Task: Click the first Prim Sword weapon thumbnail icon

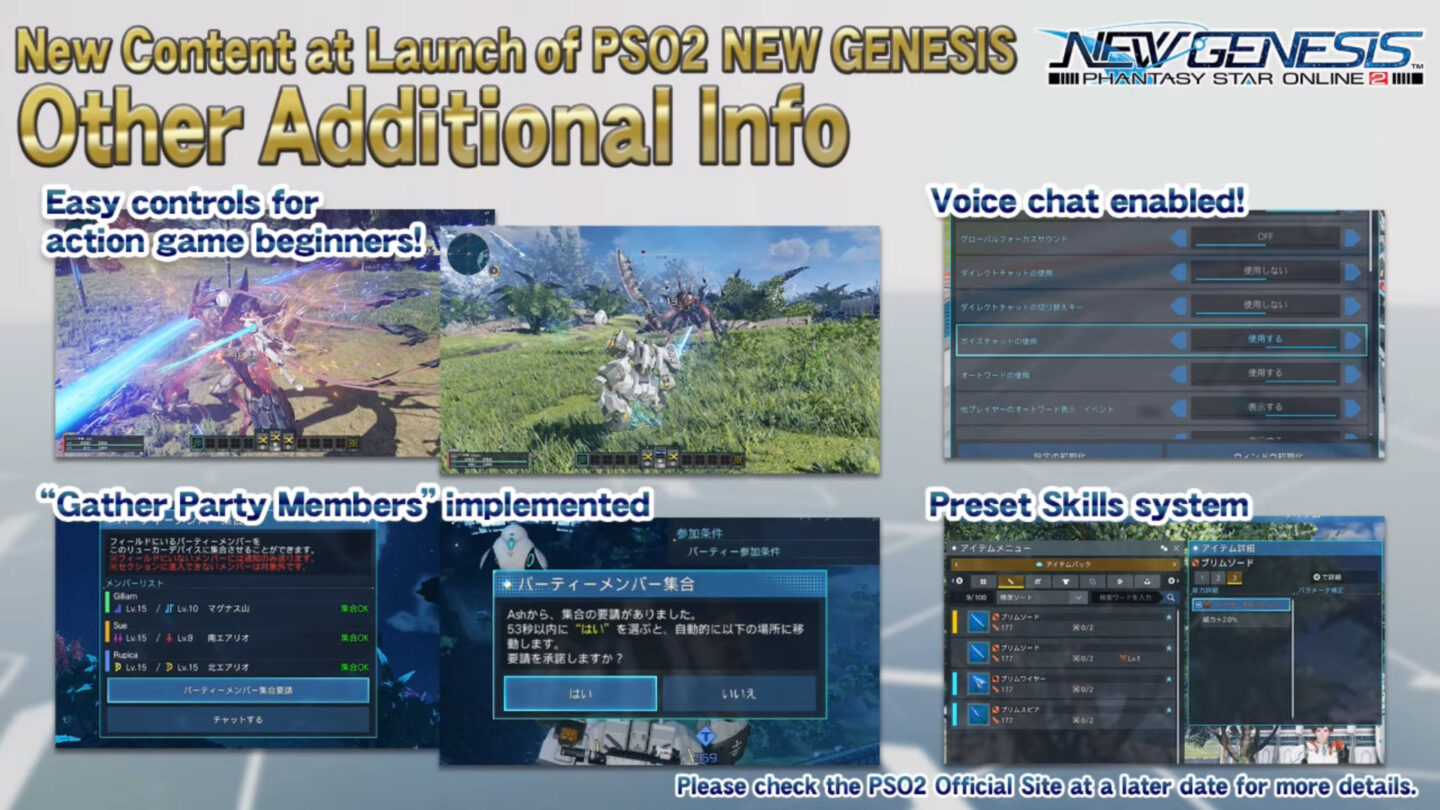Action: tap(978, 624)
